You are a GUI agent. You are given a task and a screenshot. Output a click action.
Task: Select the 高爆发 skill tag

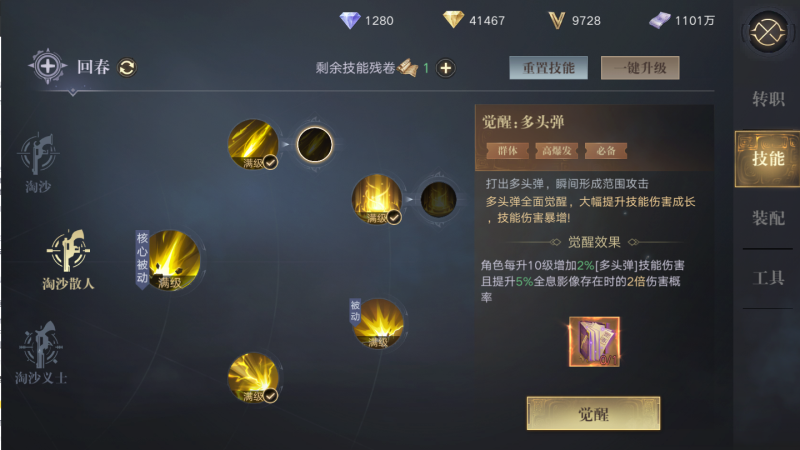point(555,150)
